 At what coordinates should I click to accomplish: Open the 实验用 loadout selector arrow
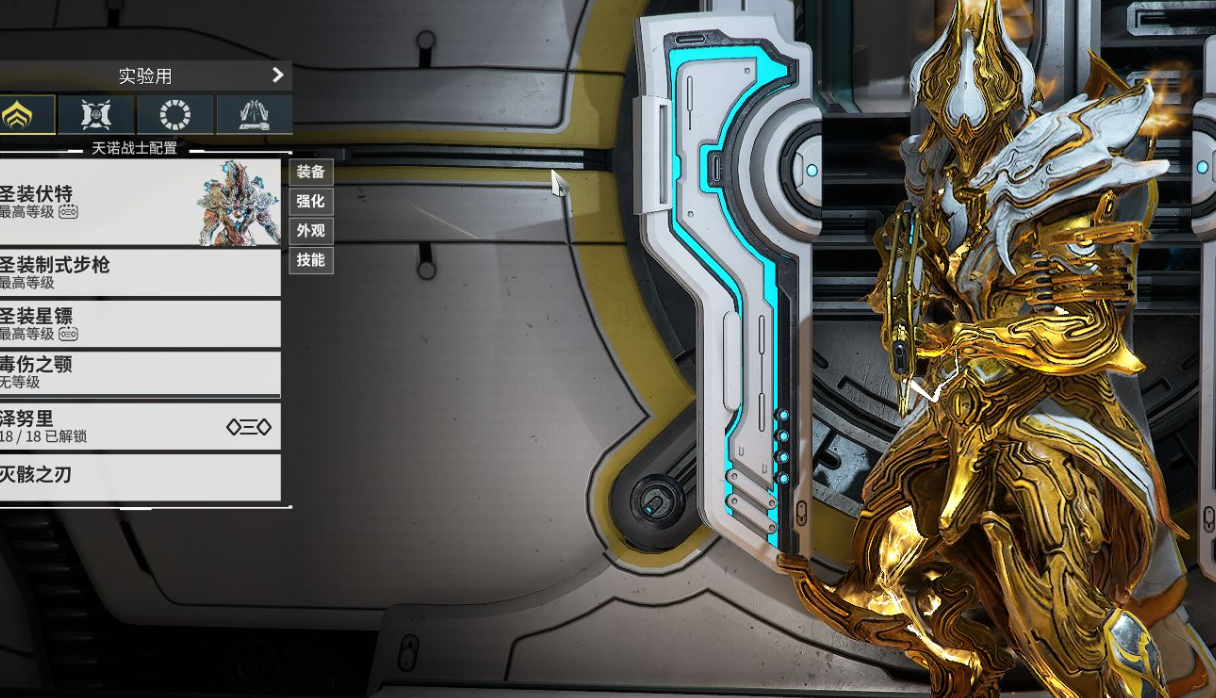277,75
